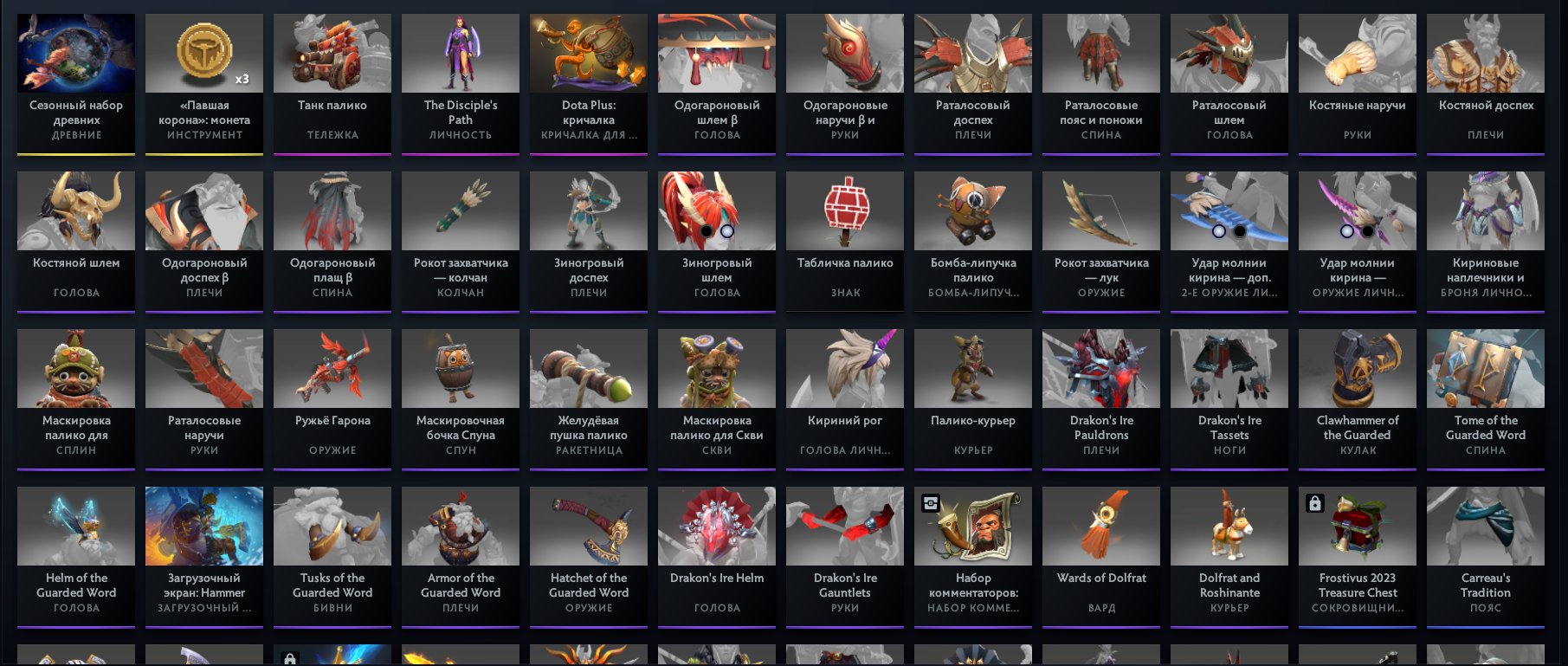This screenshot has height=666, width=1568.
Task: Toggle the style indicator on Удар молнии кирина — доп.
Action: pyautogui.click(x=1220, y=231)
